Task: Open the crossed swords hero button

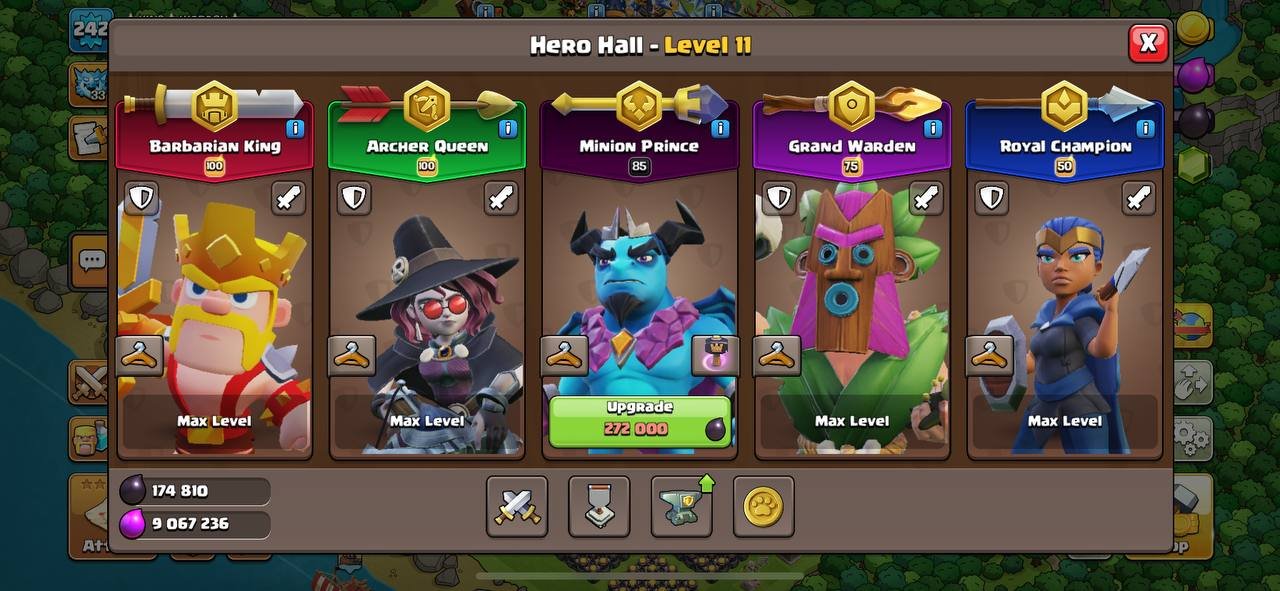Action: [517, 507]
